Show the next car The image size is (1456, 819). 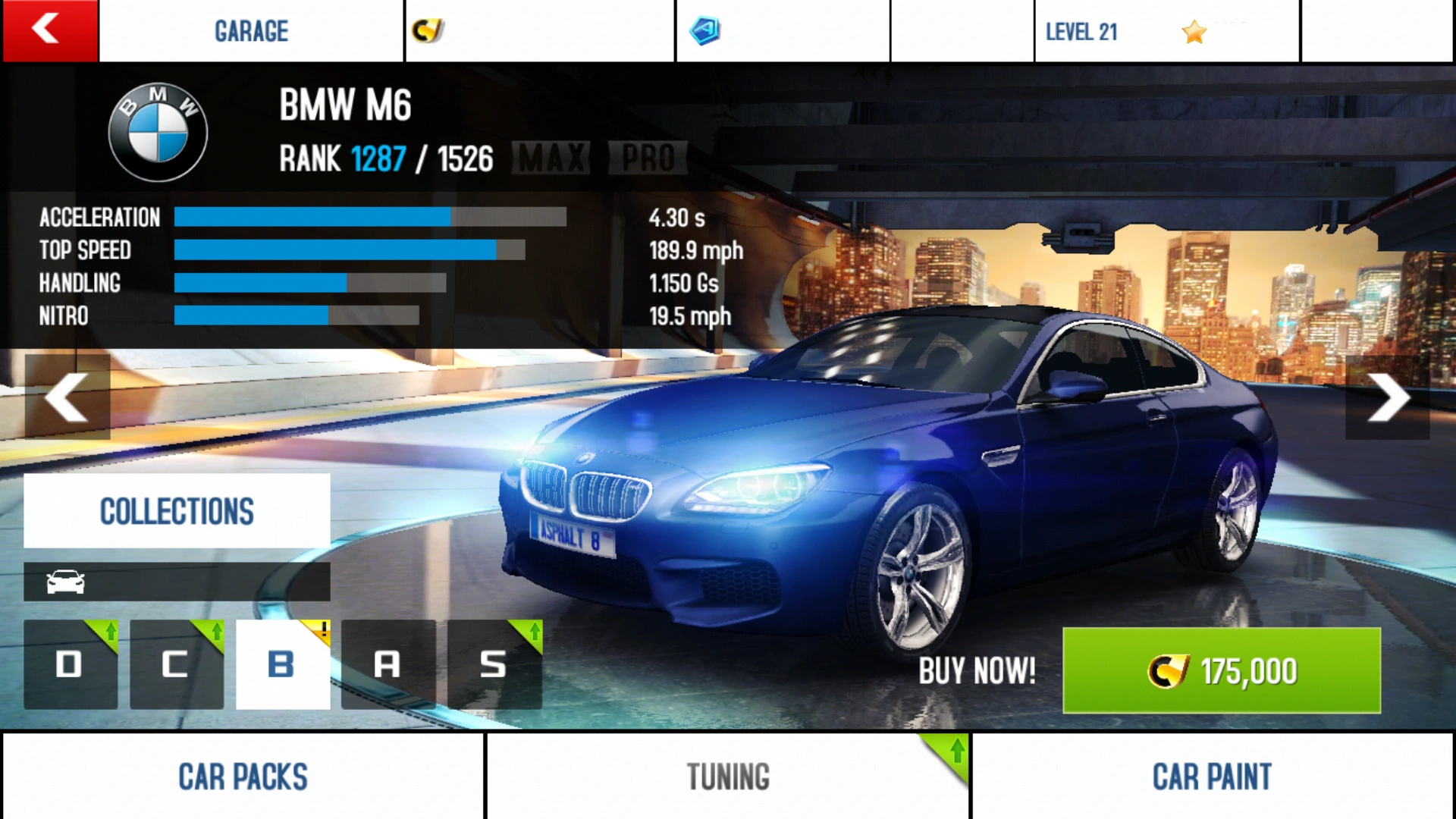click(x=1387, y=397)
